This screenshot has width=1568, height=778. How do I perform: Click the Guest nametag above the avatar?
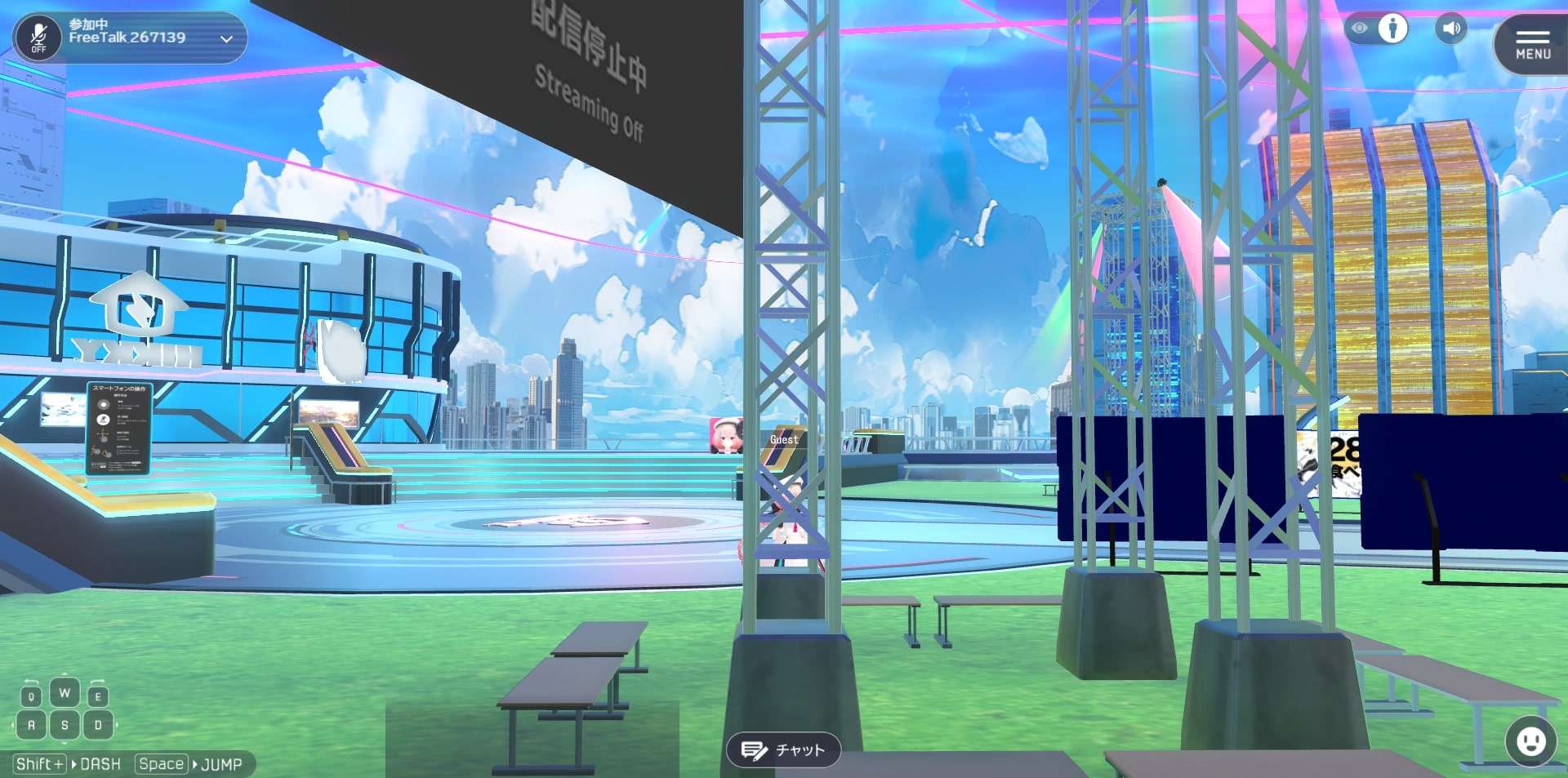pos(783,438)
